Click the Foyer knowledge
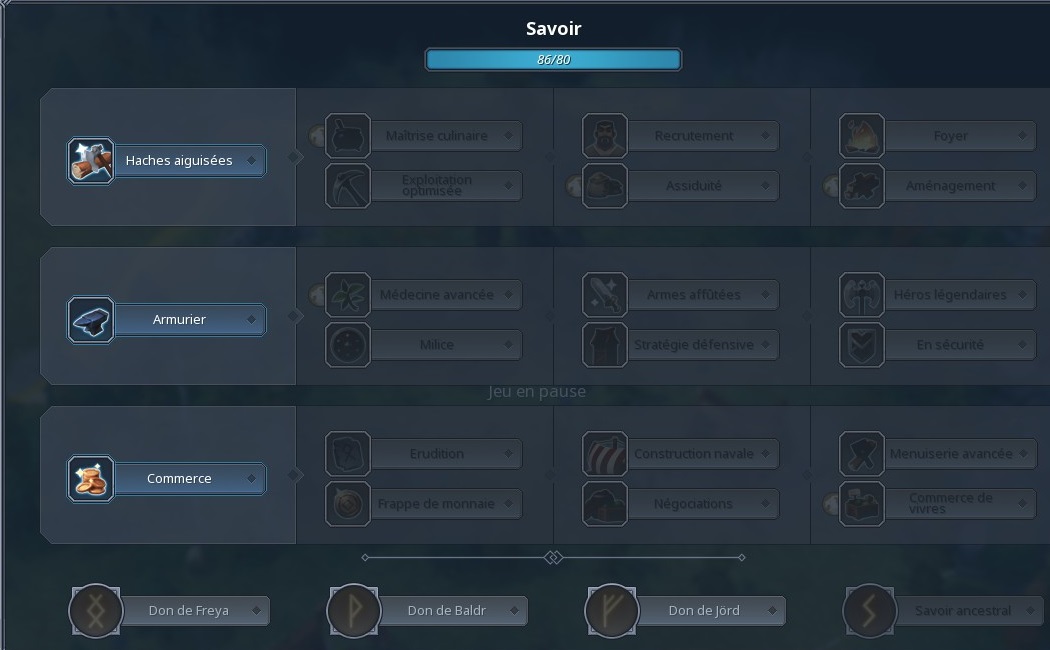Screen dimensions: 1050x650 [949, 136]
